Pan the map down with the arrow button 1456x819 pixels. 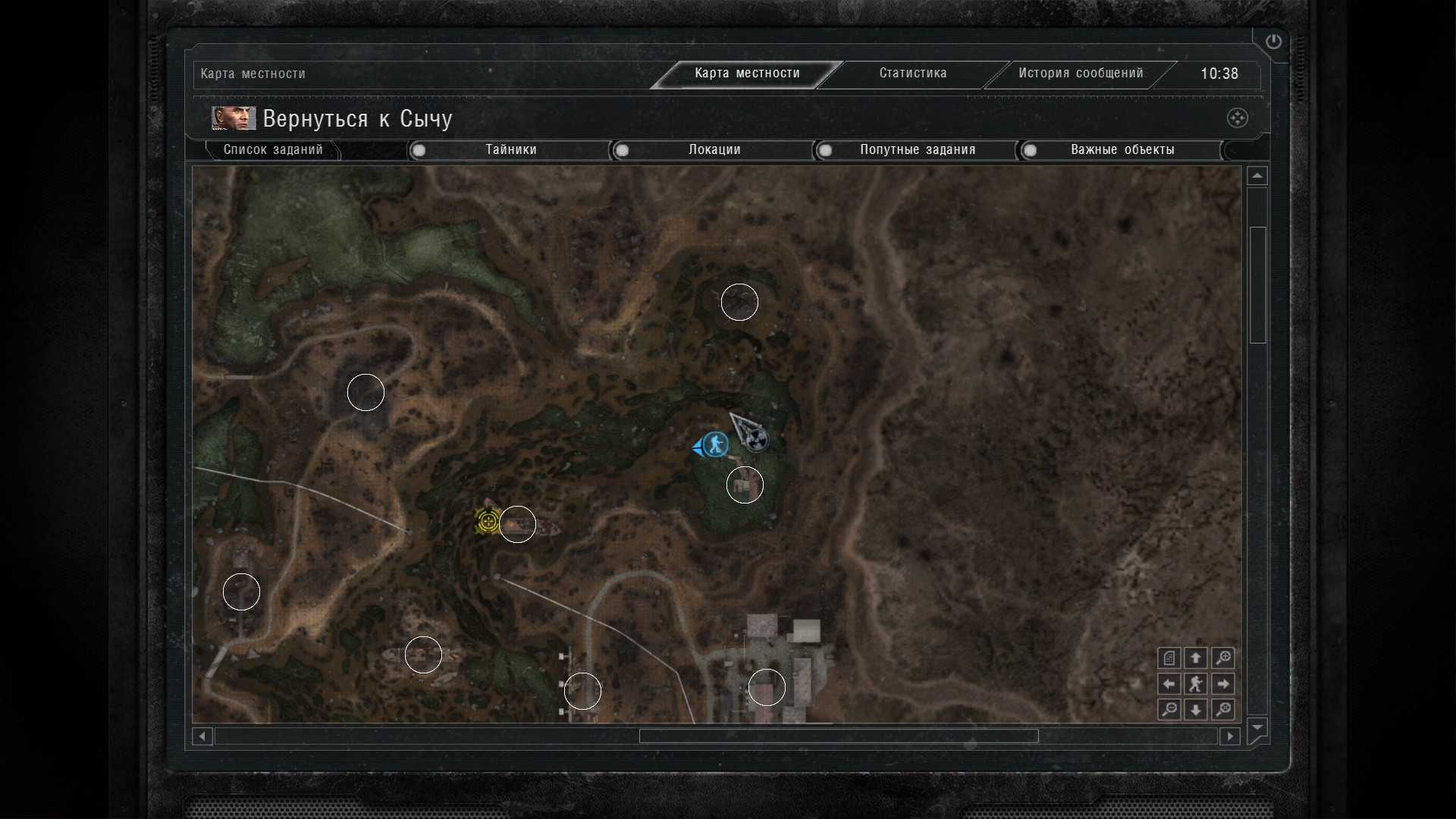pos(1196,710)
